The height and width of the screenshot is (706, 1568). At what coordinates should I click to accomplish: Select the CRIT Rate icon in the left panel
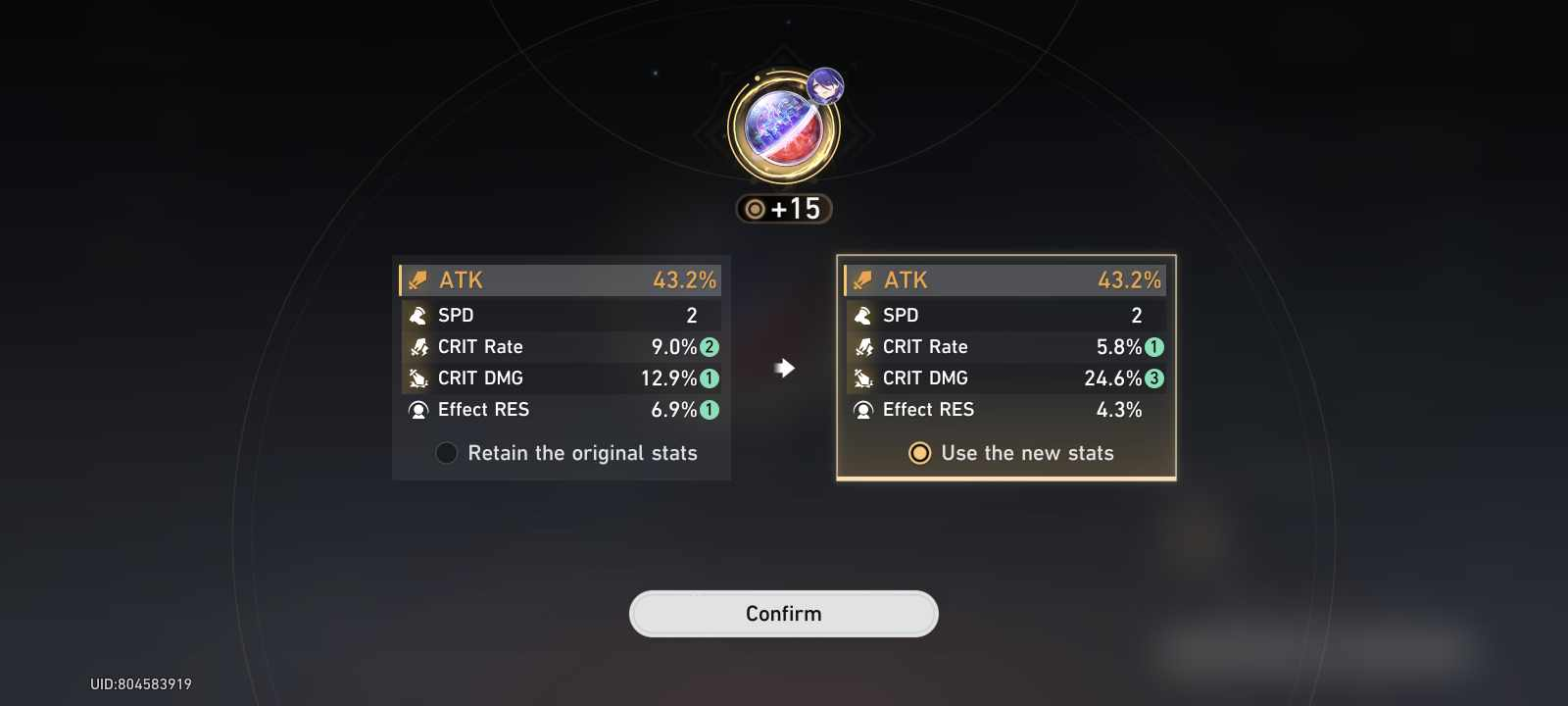pyautogui.click(x=417, y=346)
